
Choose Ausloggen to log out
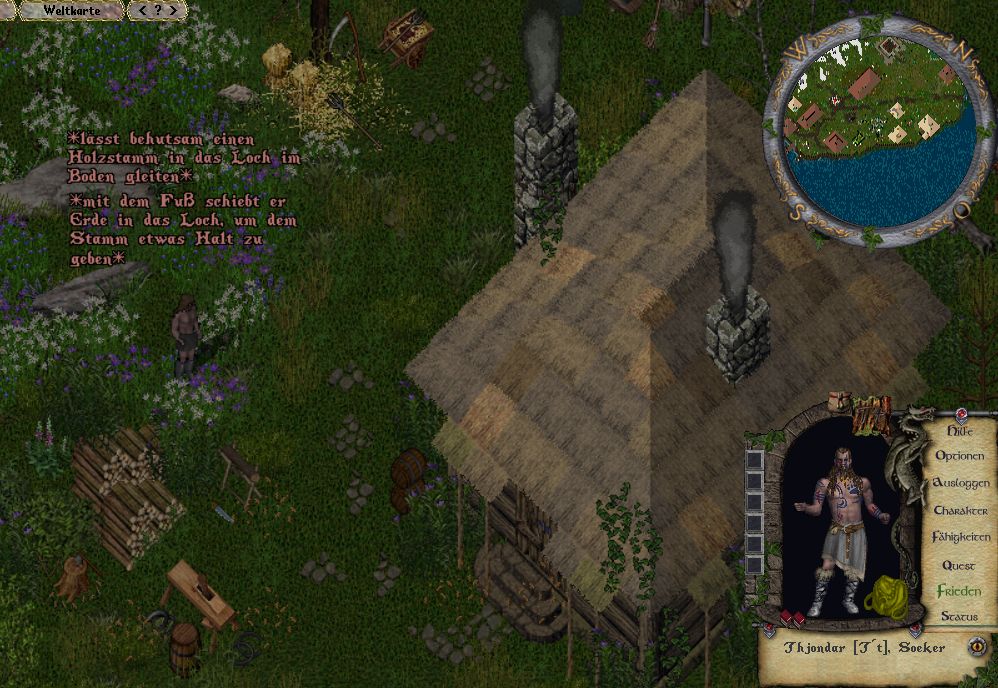[x=959, y=483]
